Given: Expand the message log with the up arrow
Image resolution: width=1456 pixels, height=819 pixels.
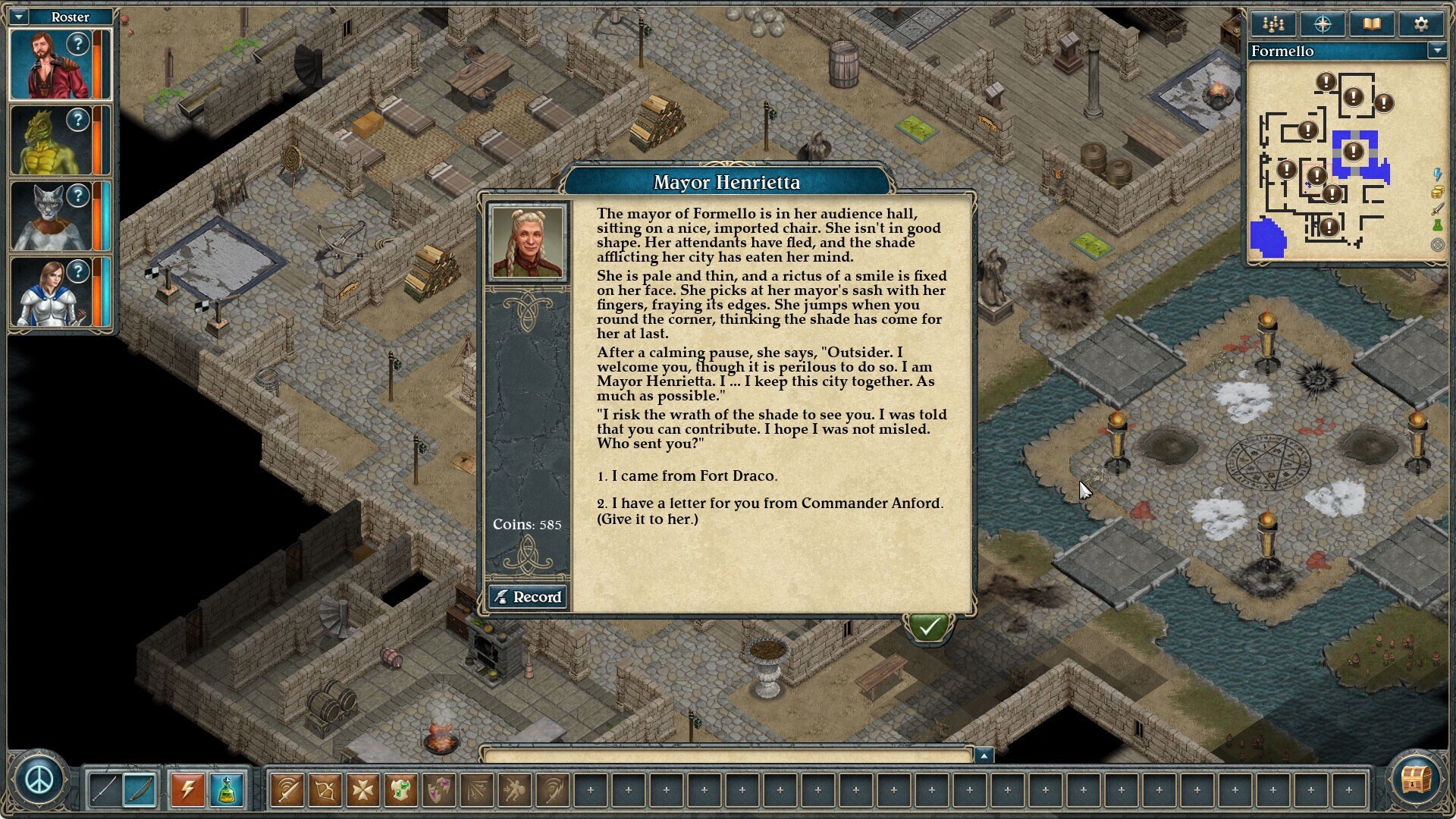Looking at the screenshot, I should click(985, 754).
